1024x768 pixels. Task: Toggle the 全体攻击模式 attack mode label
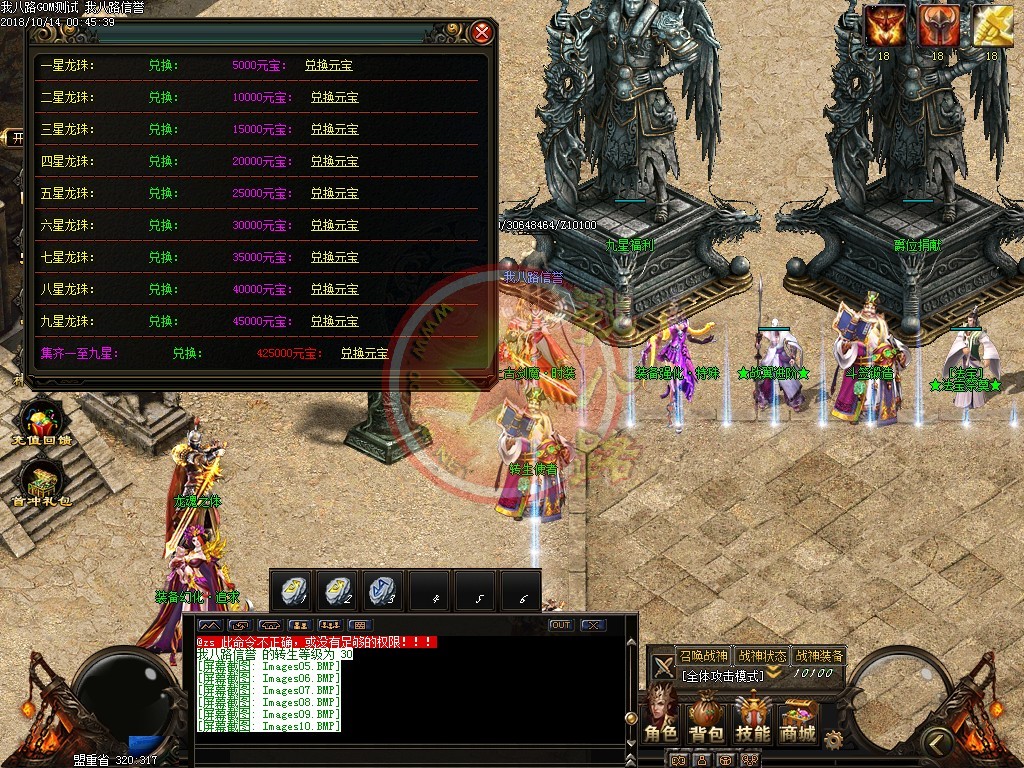[x=722, y=676]
